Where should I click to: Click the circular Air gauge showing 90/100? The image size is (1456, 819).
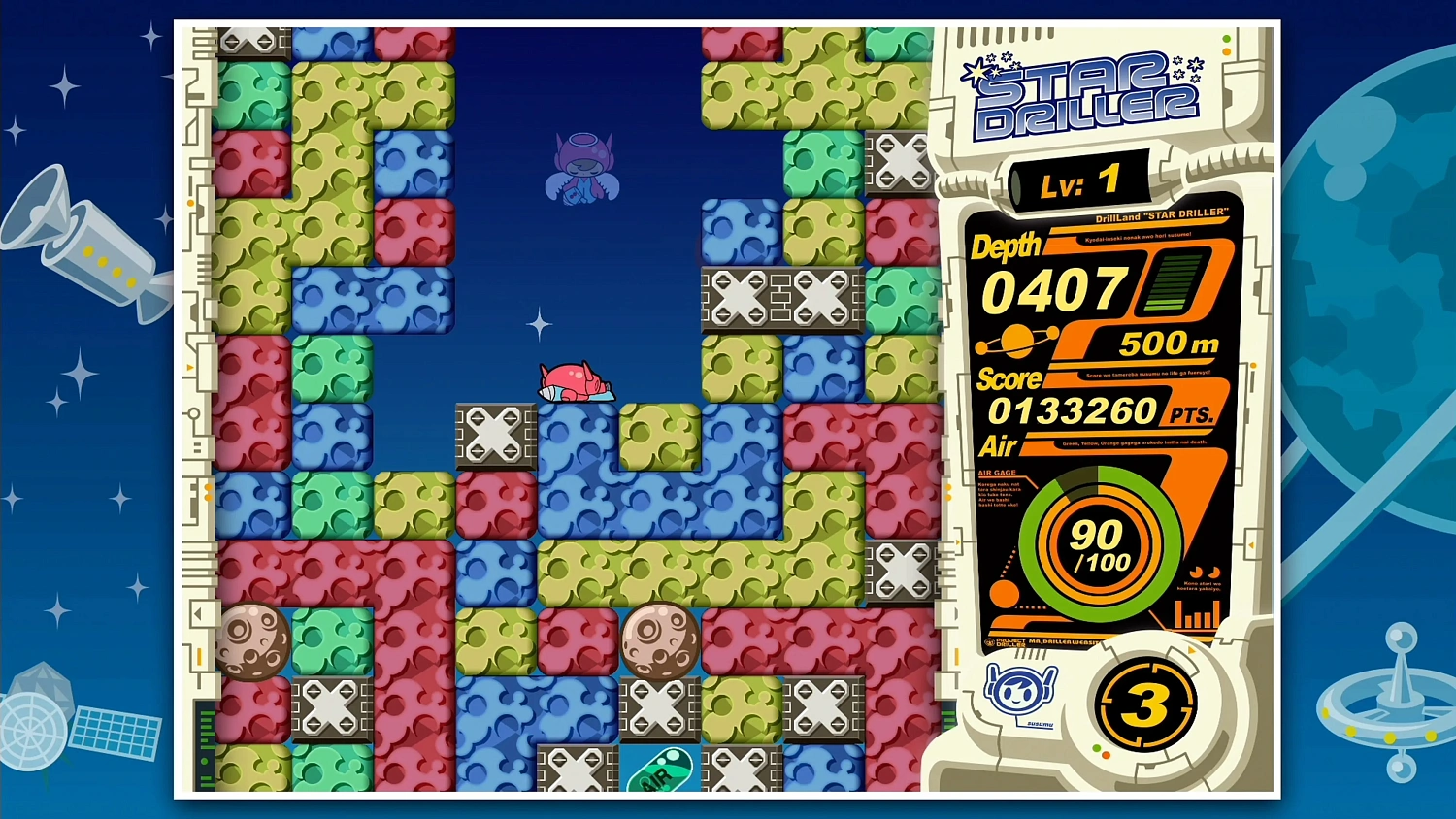1102,543
